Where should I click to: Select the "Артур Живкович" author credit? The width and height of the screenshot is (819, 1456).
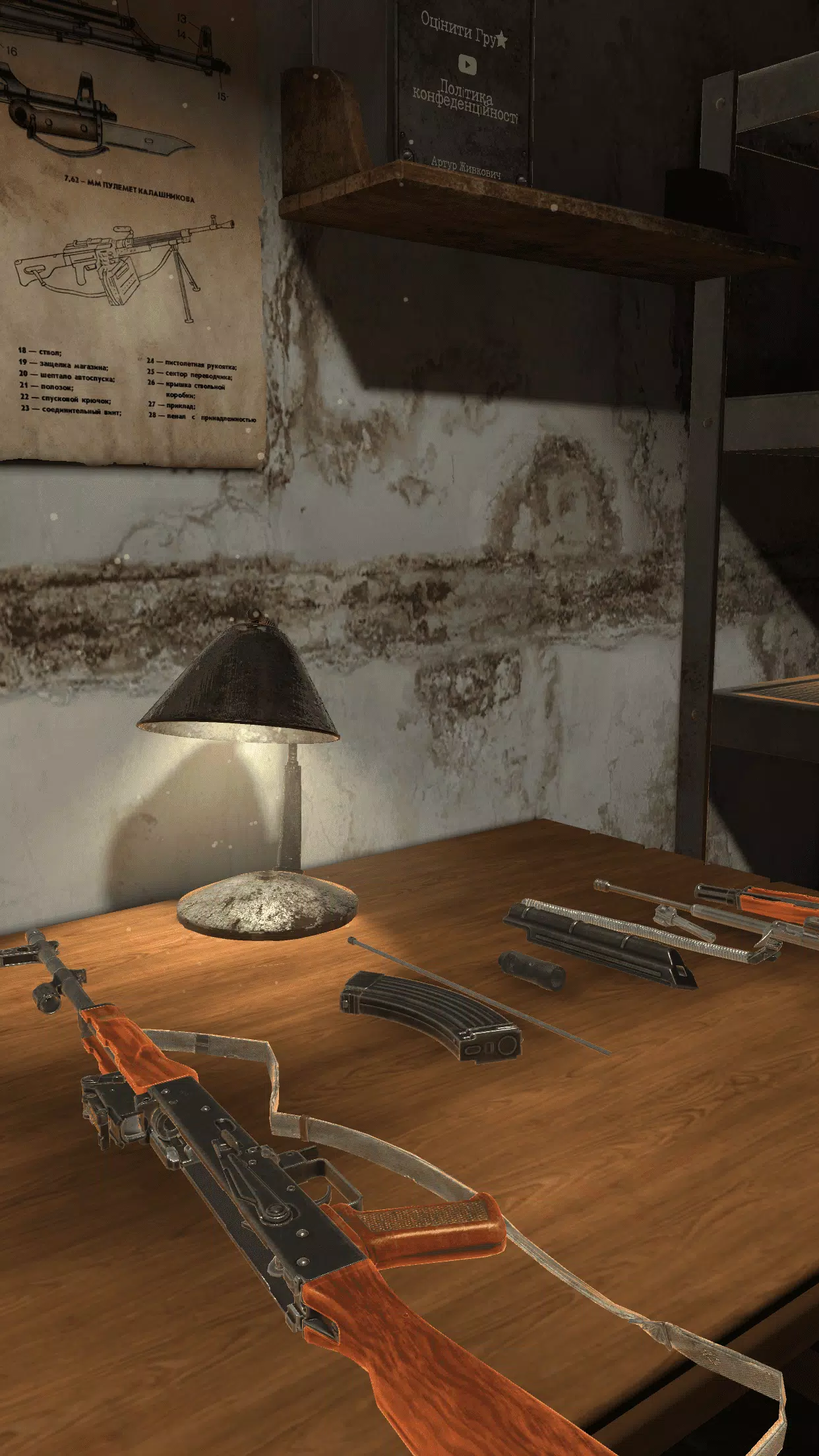tap(466, 166)
